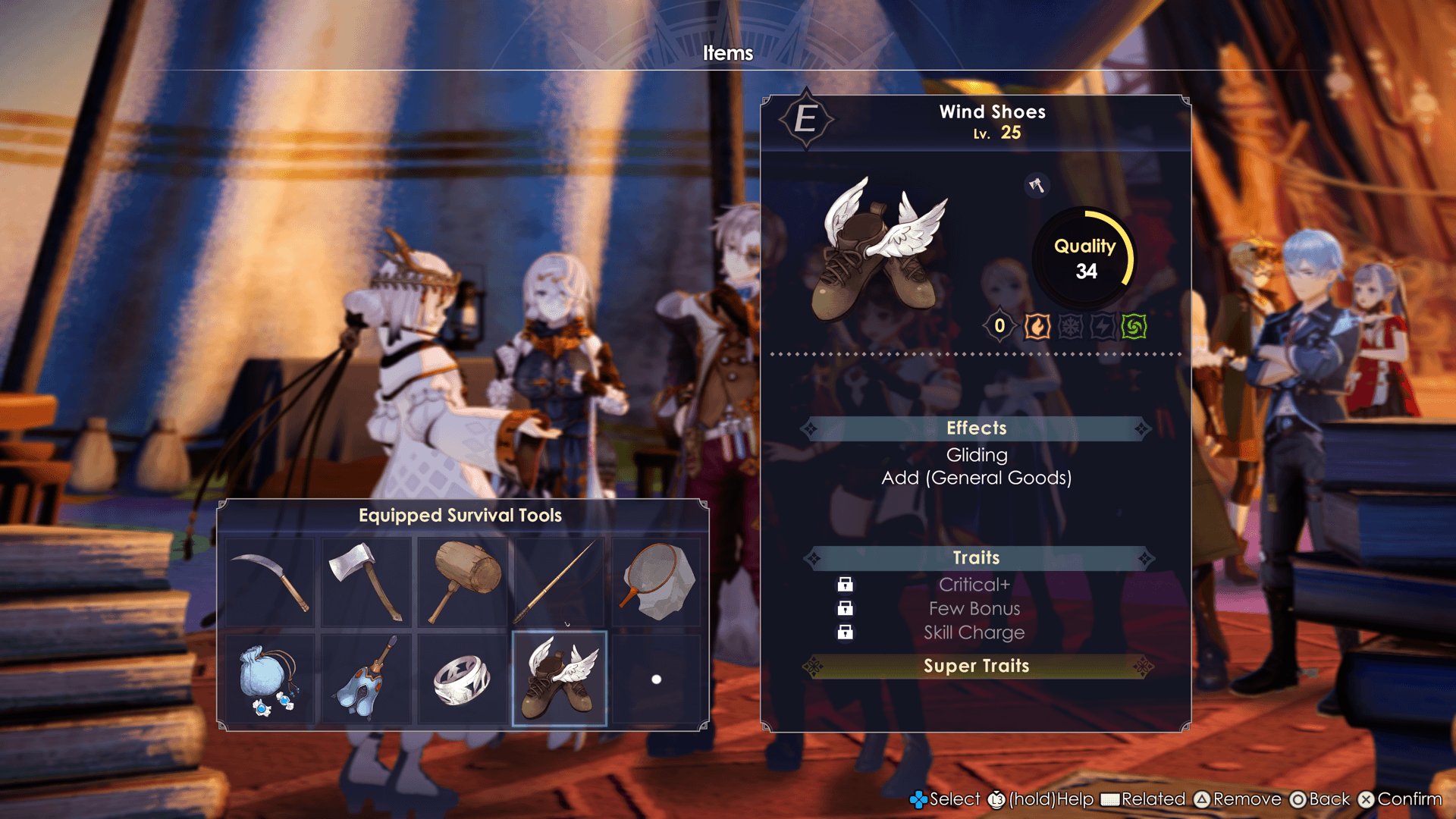
Task: Click the fire element icon
Action: pyautogui.click(x=1037, y=327)
